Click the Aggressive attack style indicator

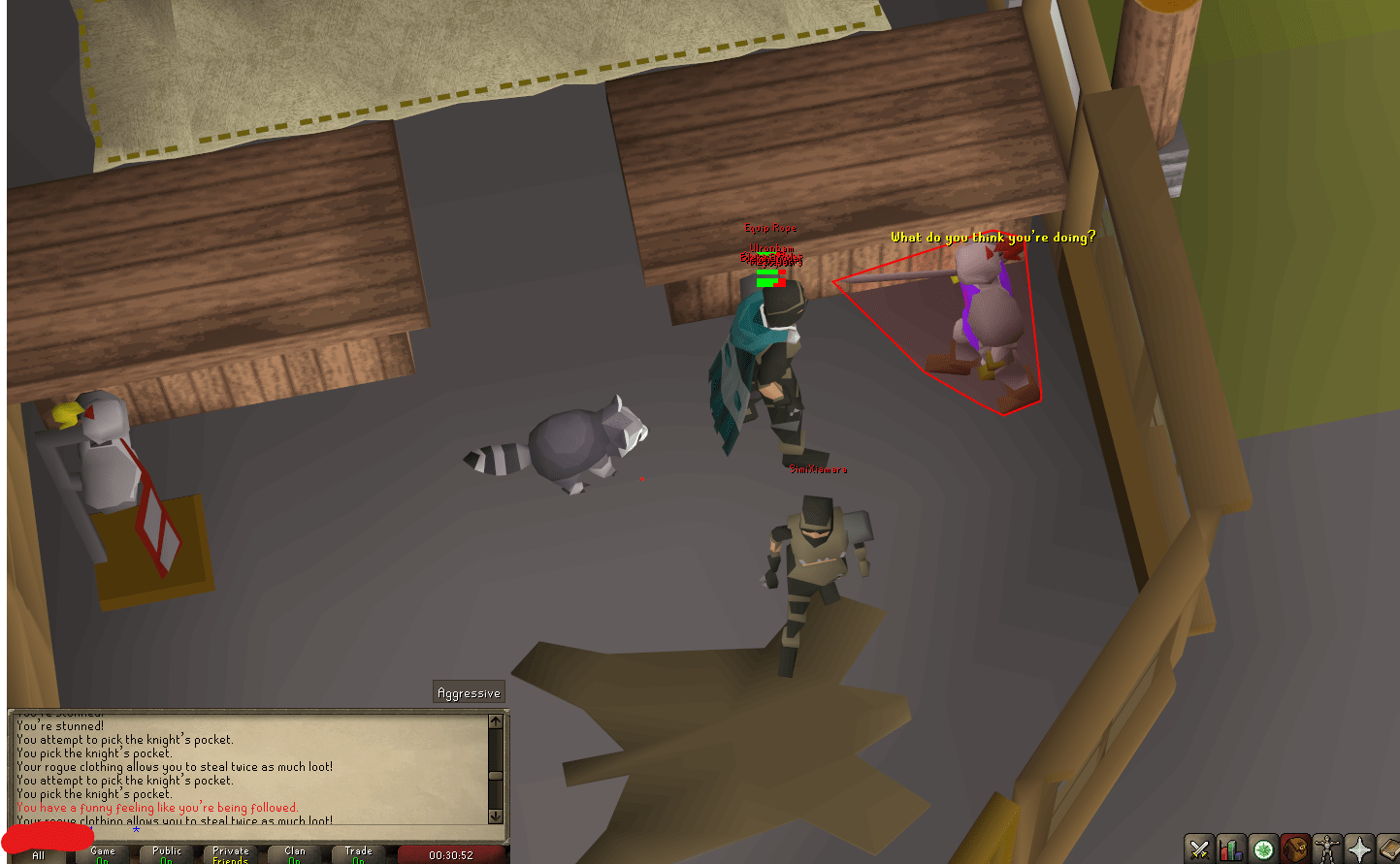pos(469,691)
